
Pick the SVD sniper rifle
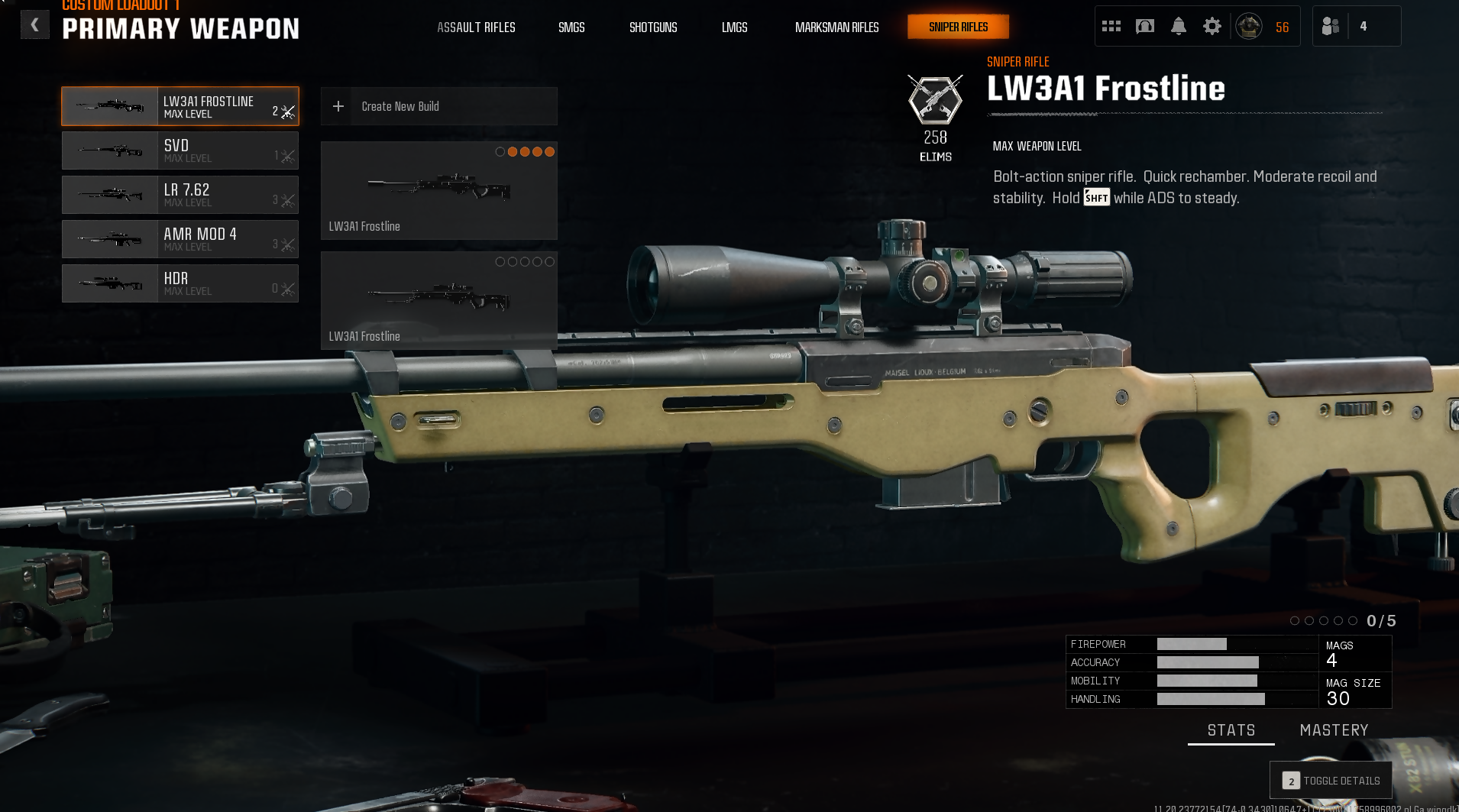click(180, 150)
